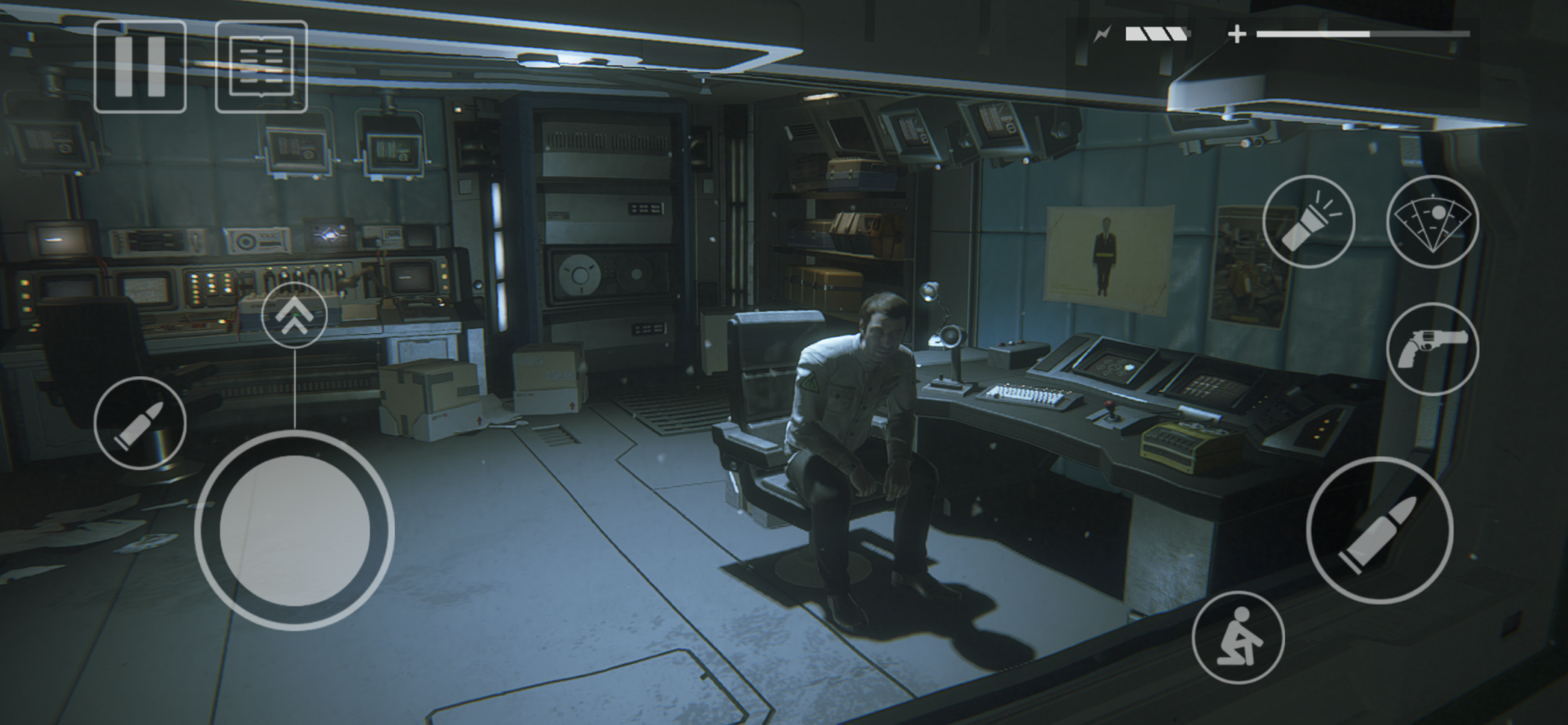
Task: Toggle the flashlight
Action: coord(1308,222)
